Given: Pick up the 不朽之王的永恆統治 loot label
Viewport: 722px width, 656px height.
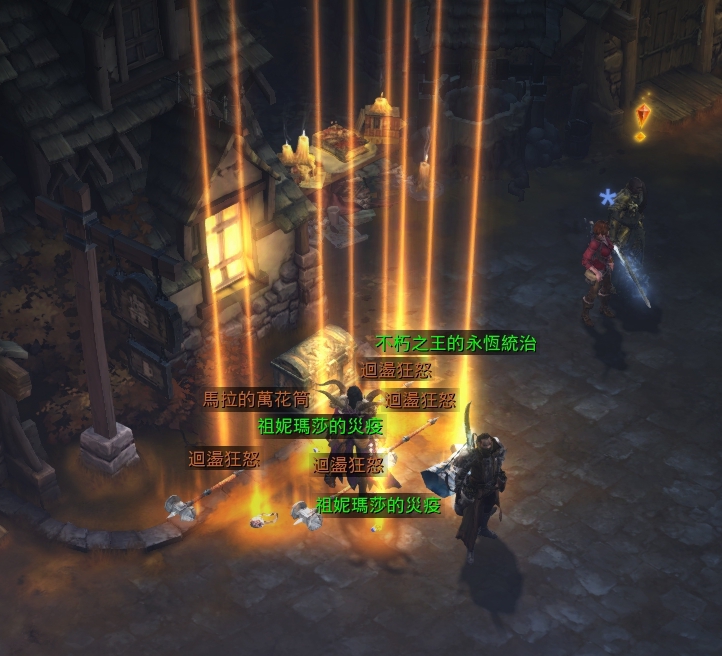Looking at the screenshot, I should point(456,344).
